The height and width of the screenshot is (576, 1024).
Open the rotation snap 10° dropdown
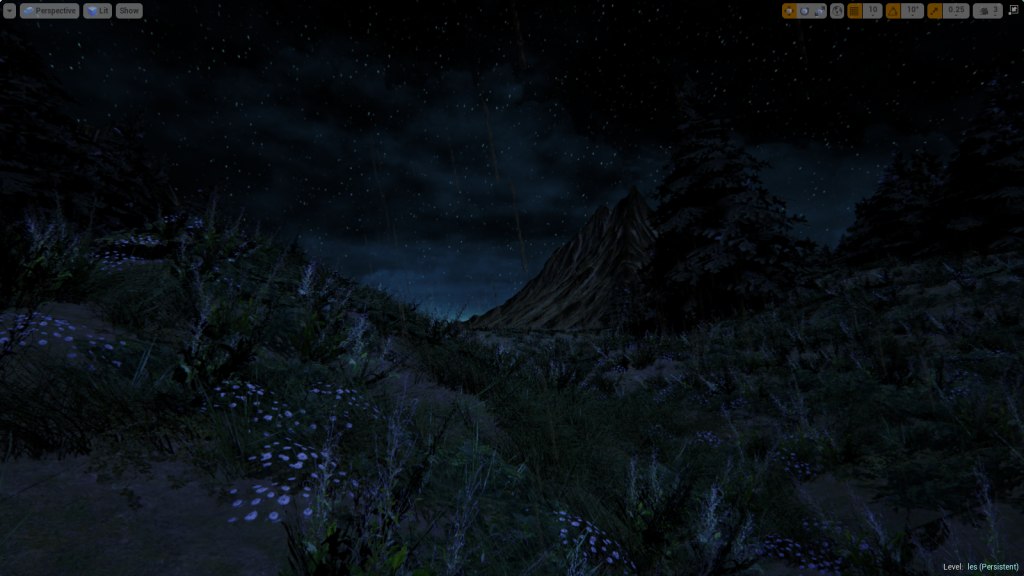click(911, 11)
